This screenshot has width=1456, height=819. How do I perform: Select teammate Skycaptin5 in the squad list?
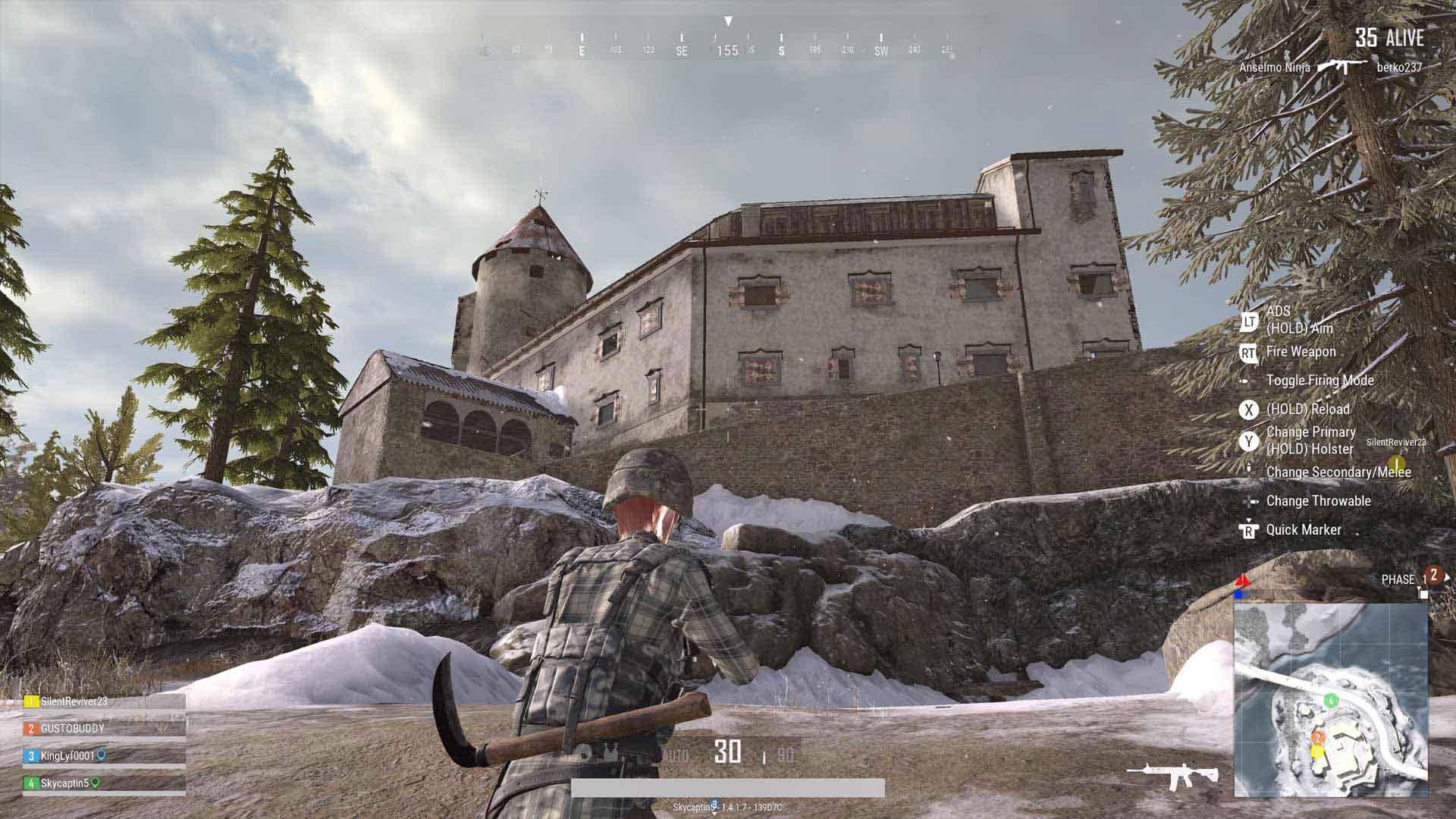pos(64,783)
